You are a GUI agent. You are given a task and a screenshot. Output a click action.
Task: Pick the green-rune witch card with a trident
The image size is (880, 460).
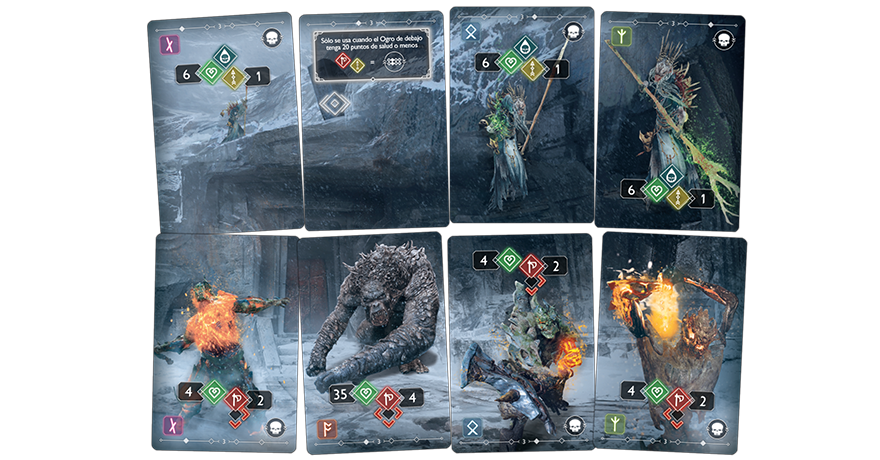(670, 120)
